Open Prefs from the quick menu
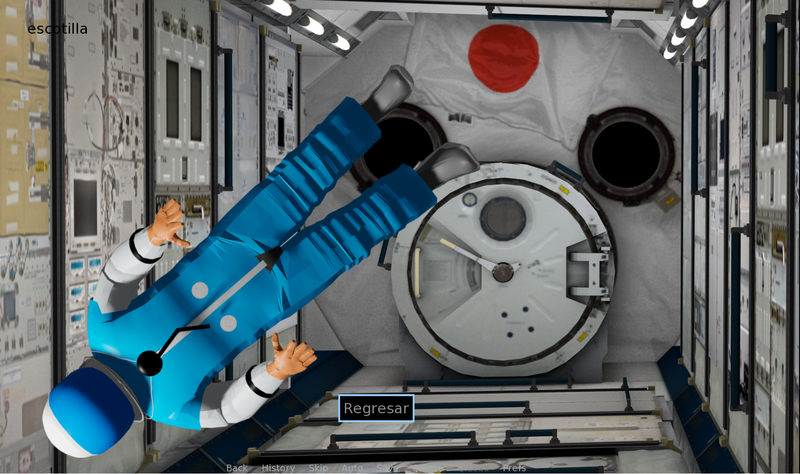 (x=514, y=468)
